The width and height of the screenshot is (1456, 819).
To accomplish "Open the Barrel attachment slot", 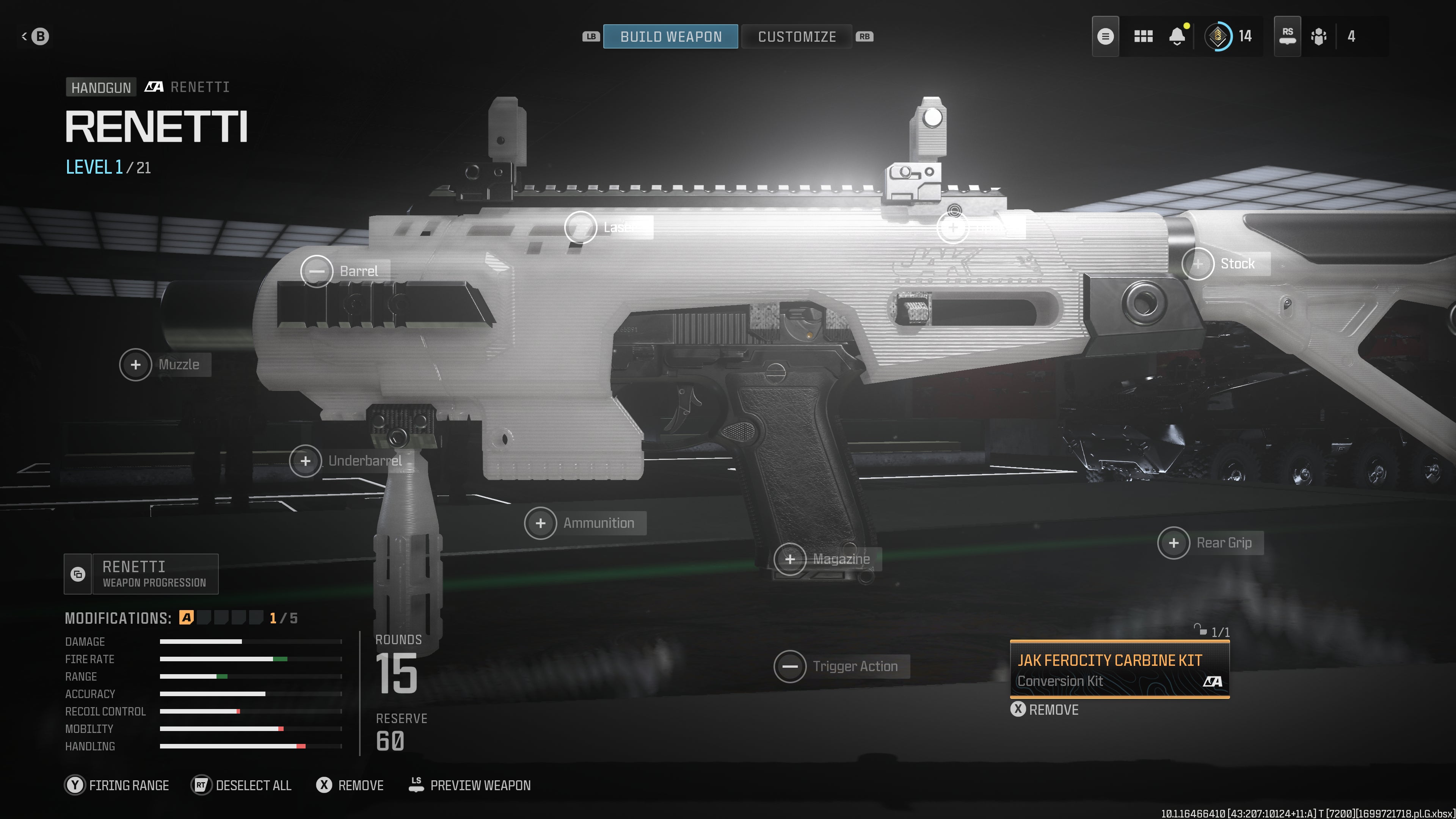I will click(317, 271).
